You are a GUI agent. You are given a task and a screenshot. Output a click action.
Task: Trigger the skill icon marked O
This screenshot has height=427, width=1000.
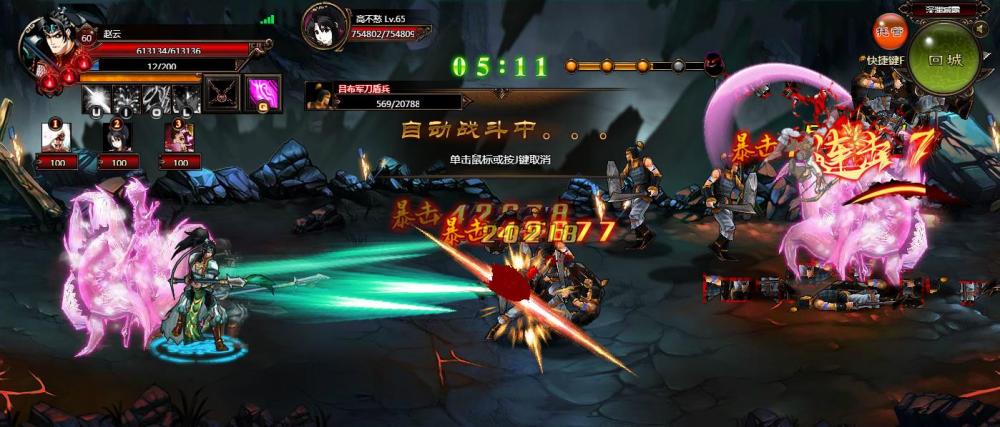point(157,98)
